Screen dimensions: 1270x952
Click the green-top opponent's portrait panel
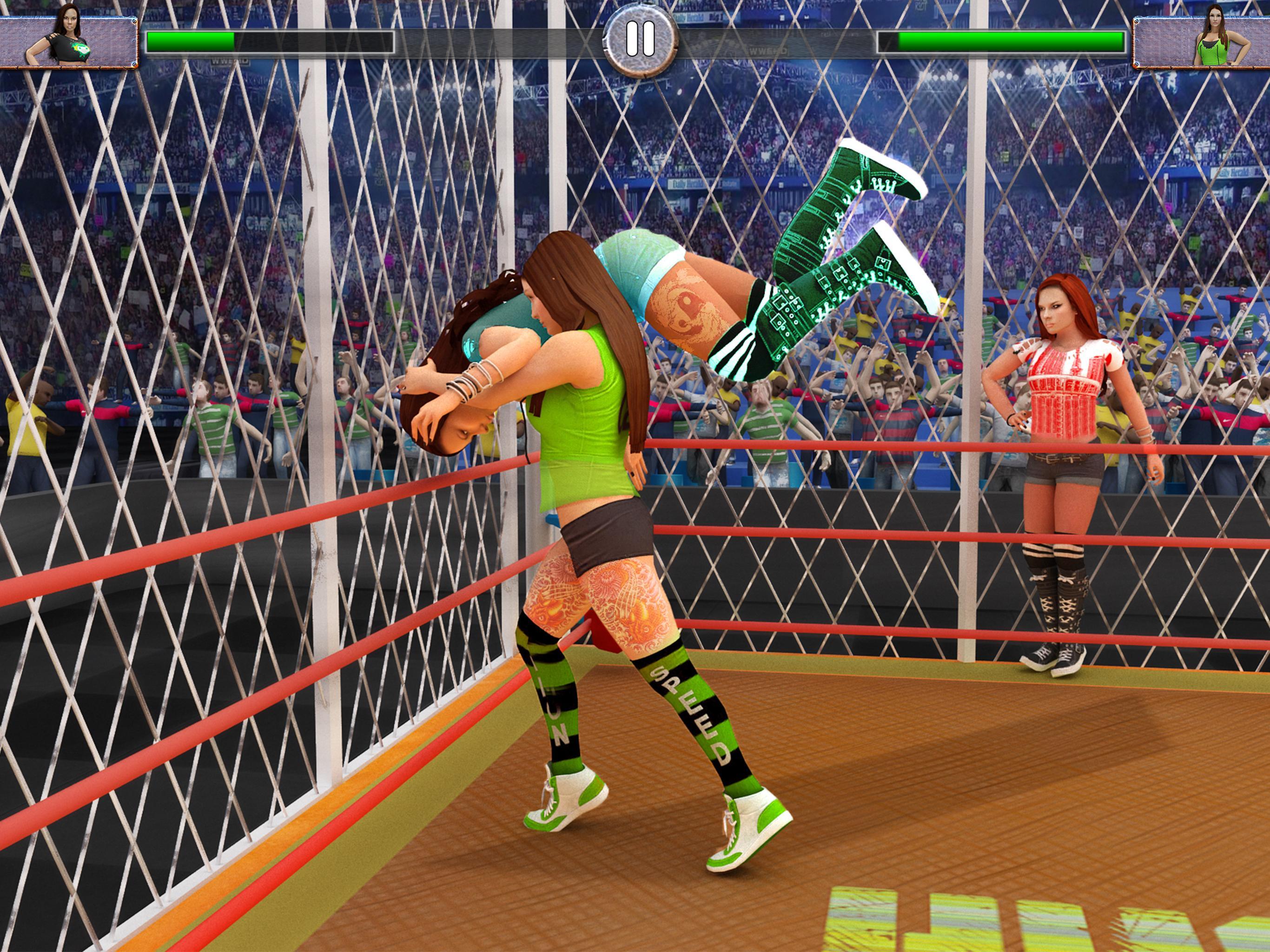1201,41
